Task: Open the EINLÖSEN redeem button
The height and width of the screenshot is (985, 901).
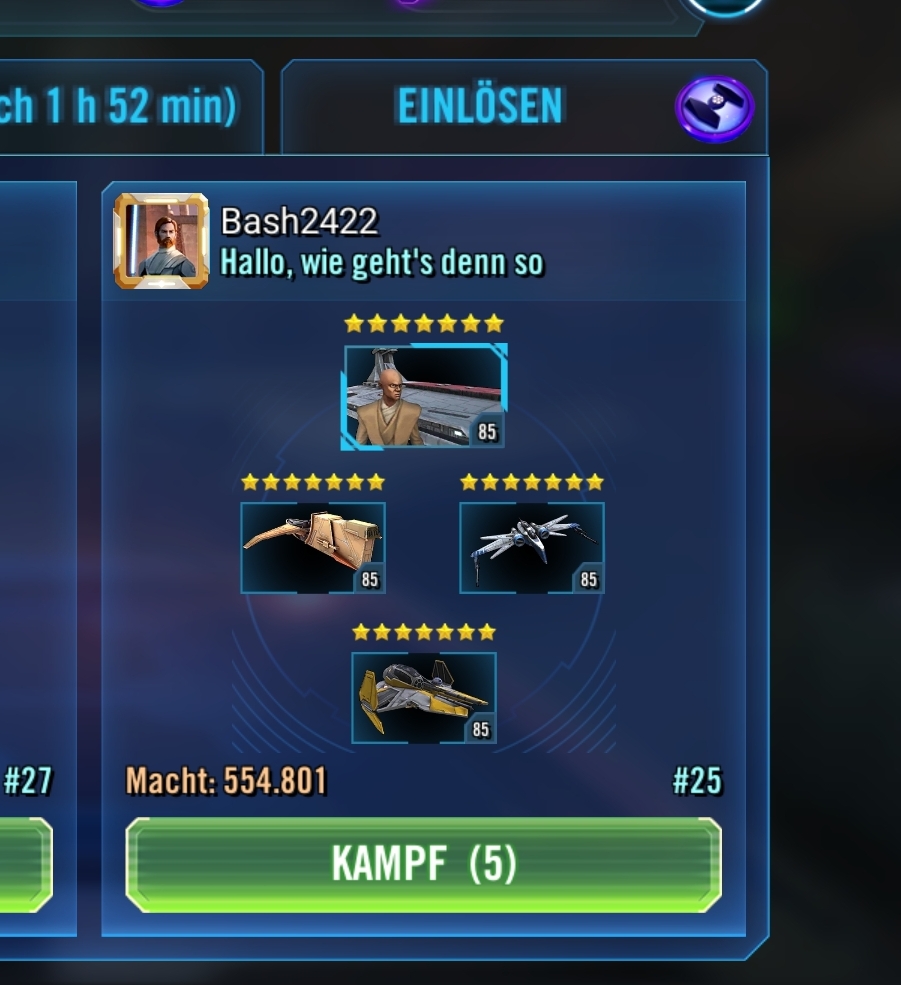Action: 480,107
